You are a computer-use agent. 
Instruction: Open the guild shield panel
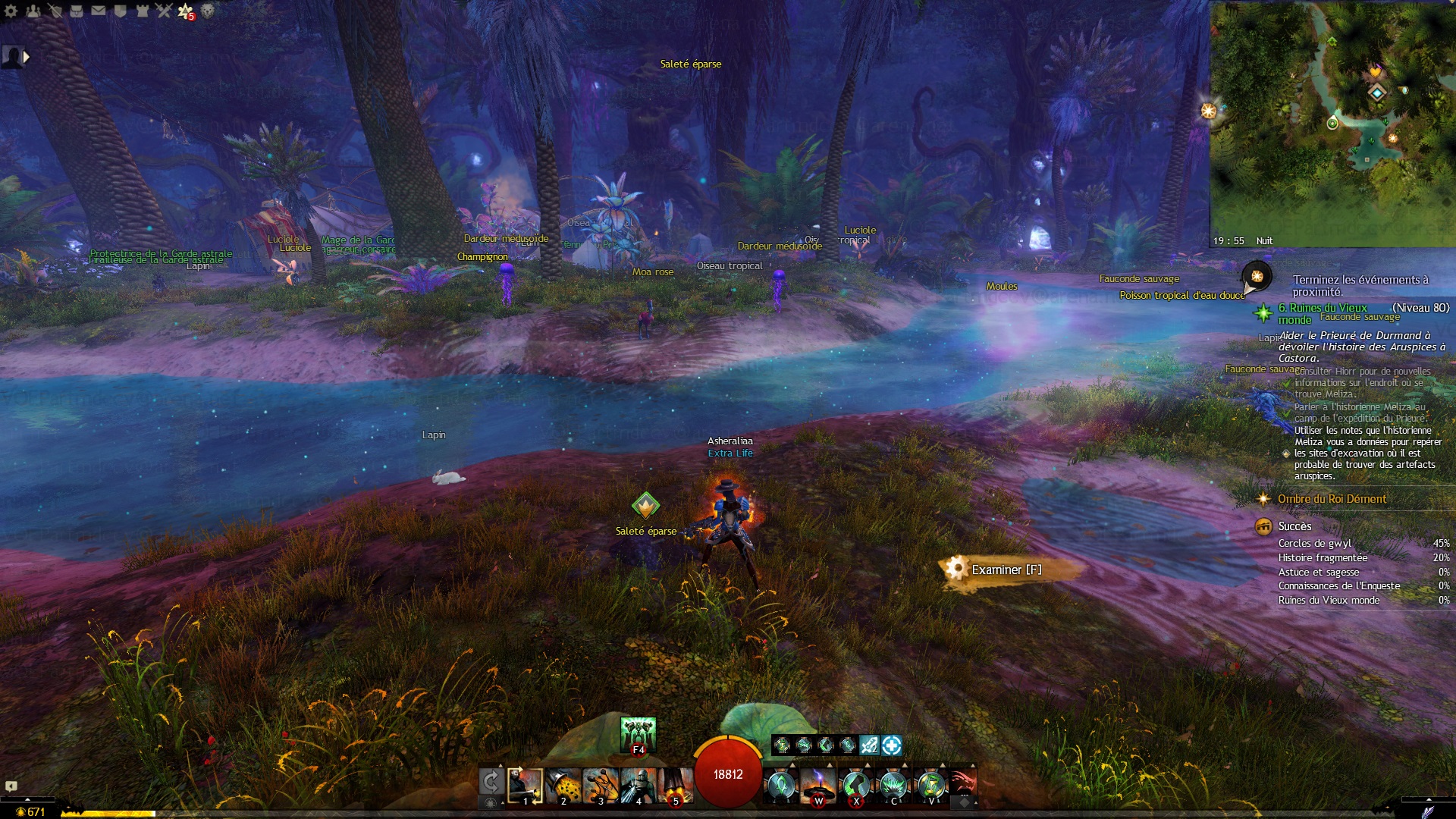120,11
